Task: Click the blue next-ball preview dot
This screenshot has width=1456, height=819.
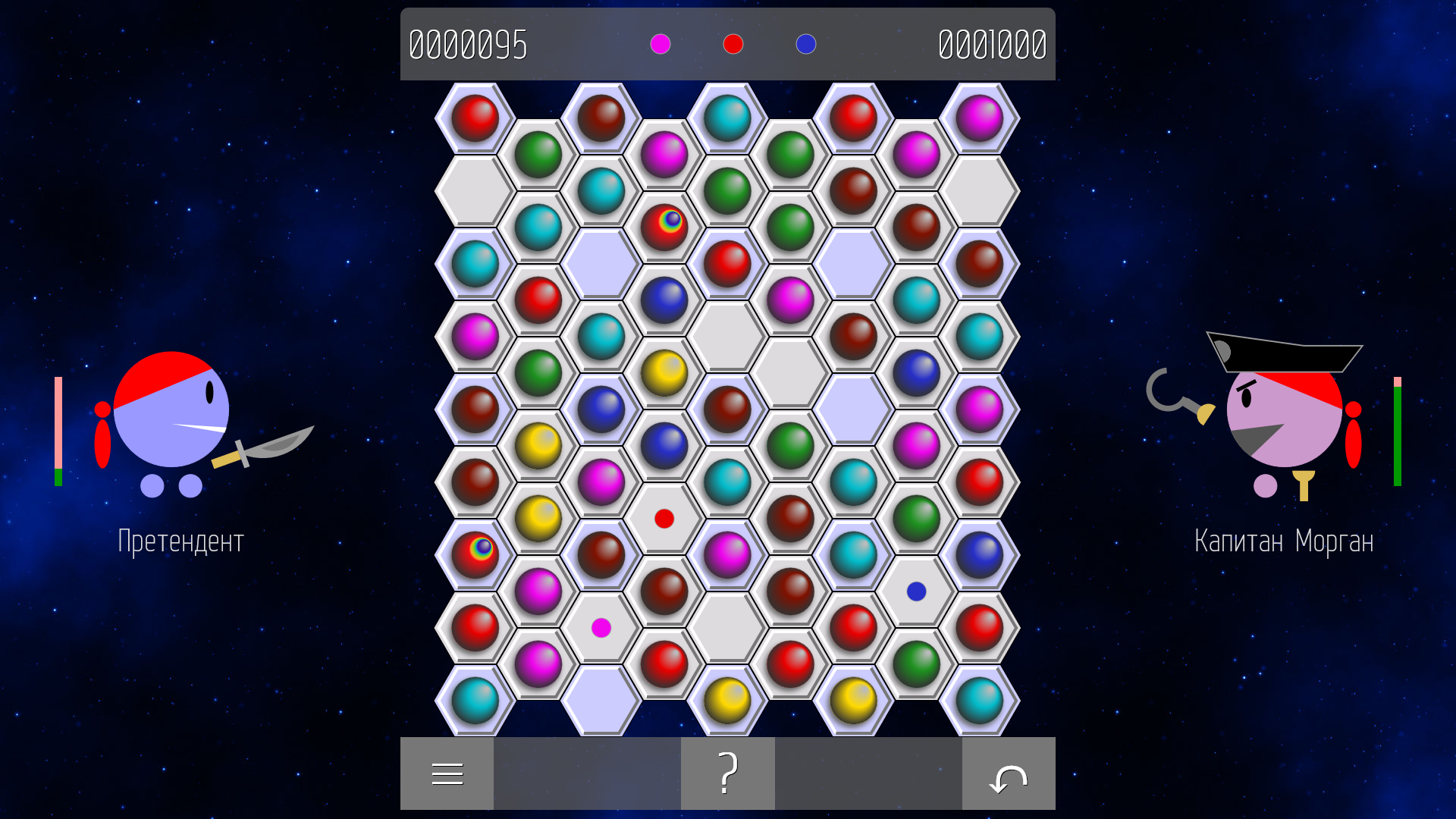Action: click(x=806, y=45)
